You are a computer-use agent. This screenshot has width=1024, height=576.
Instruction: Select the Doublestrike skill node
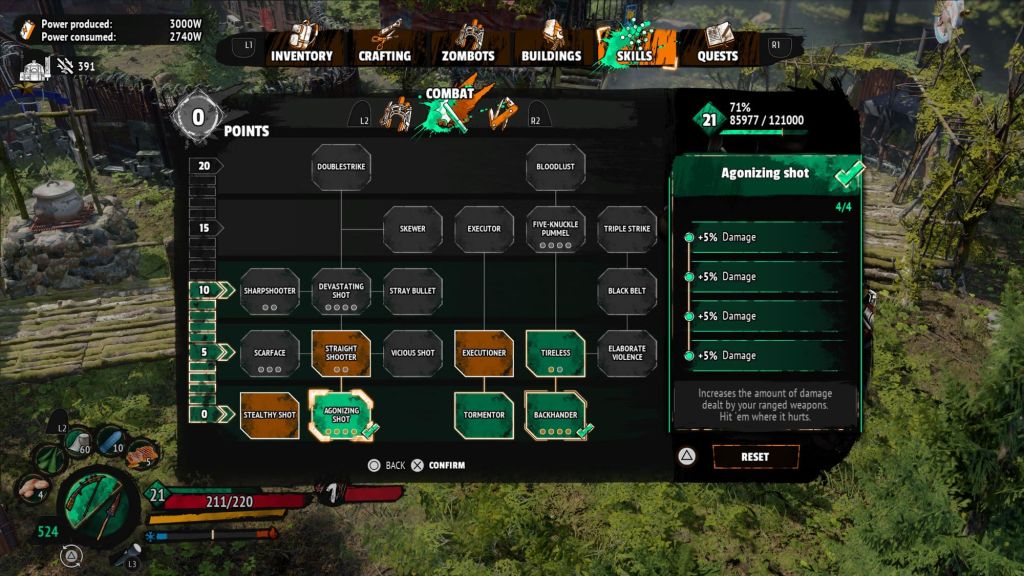(341, 167)
